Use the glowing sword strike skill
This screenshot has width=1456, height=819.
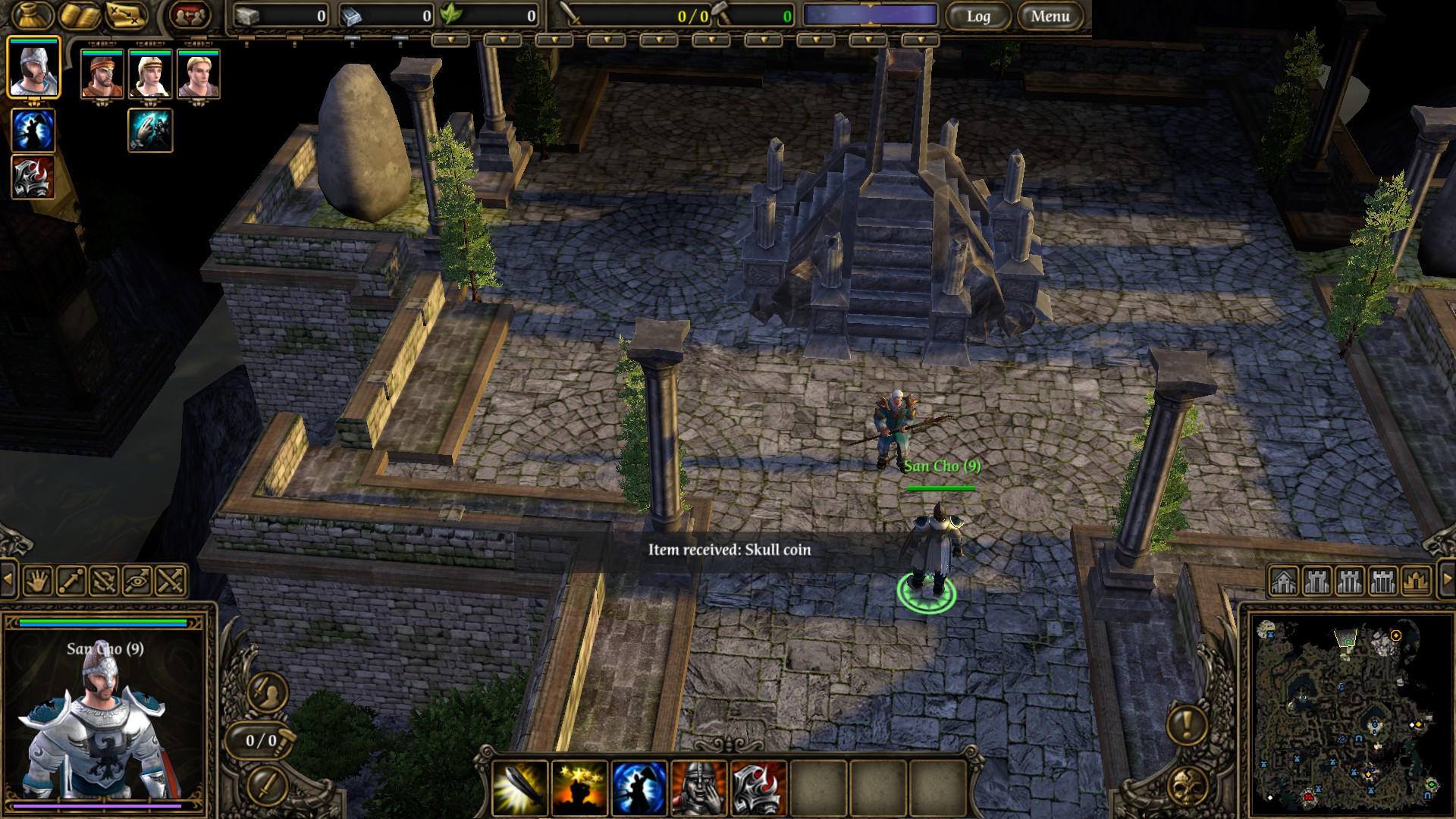(x=520, y=788)
